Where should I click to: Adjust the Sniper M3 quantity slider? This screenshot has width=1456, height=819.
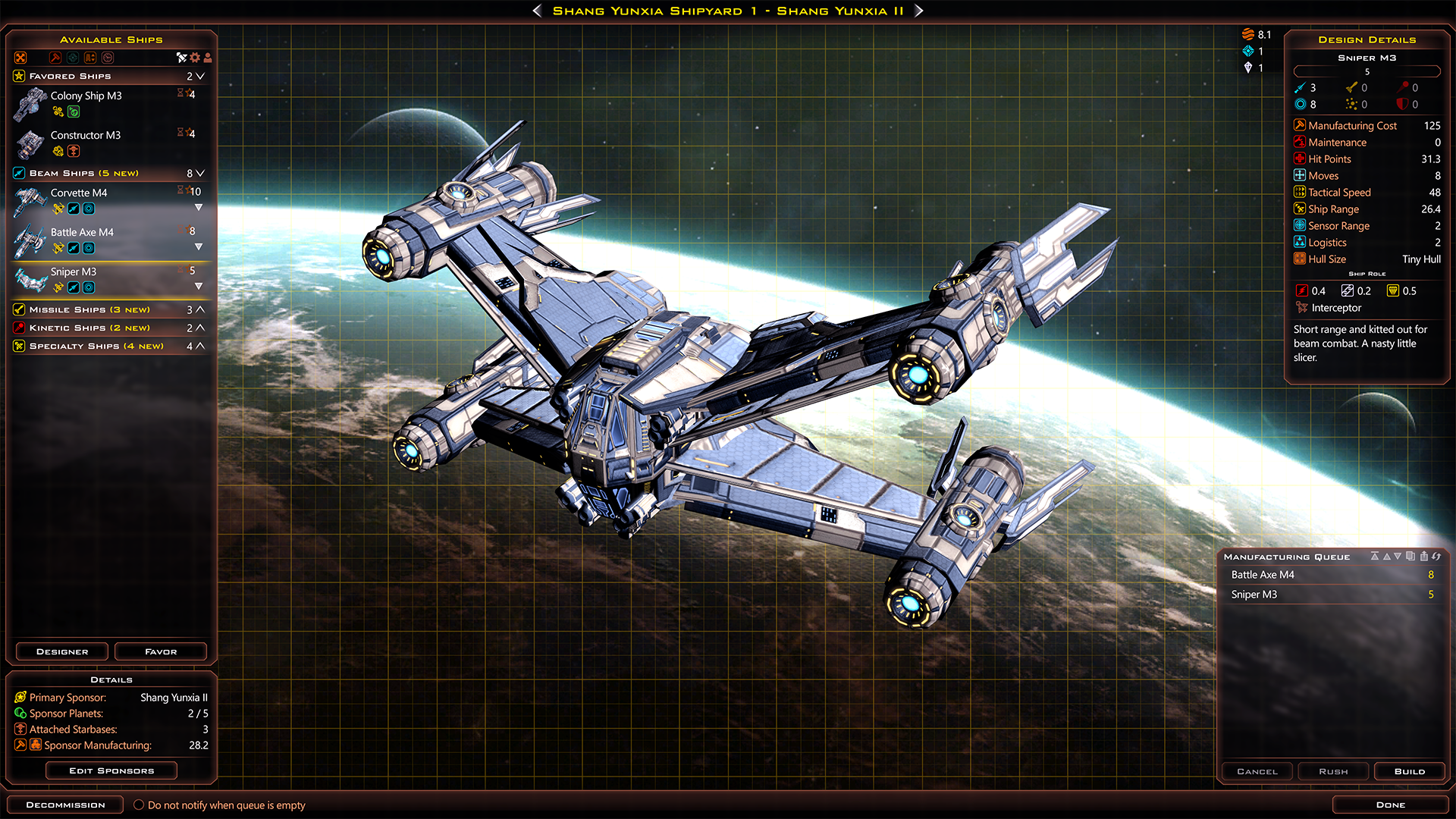click(1367, 71)
